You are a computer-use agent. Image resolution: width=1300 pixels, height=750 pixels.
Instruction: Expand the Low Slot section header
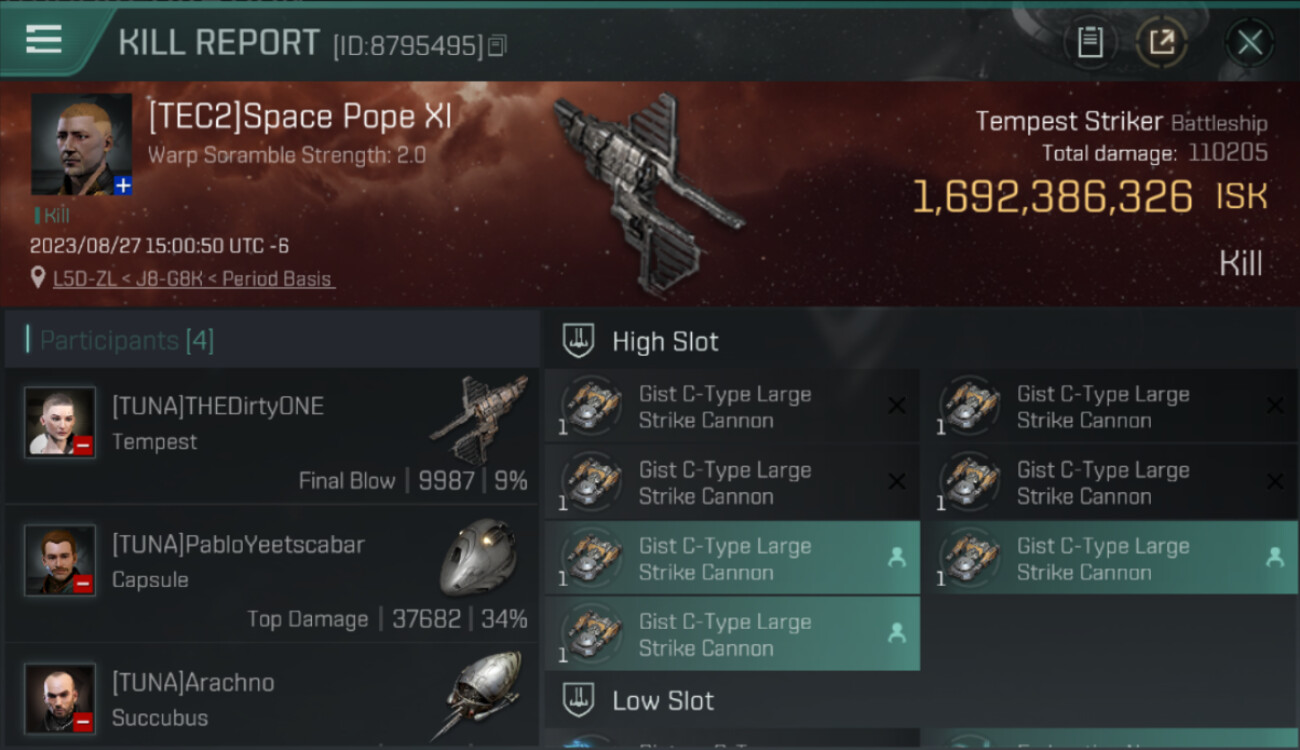663,701
